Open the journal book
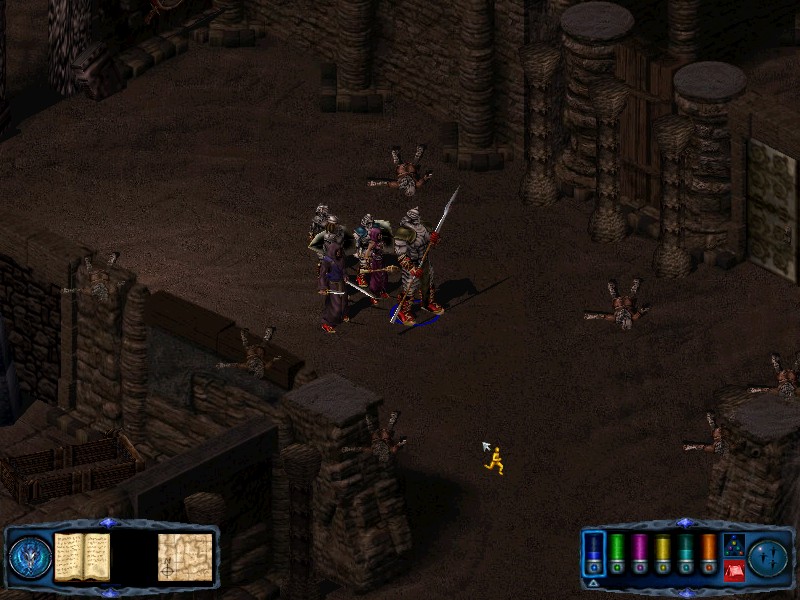The image size is (800, 600). pos(82,555)
